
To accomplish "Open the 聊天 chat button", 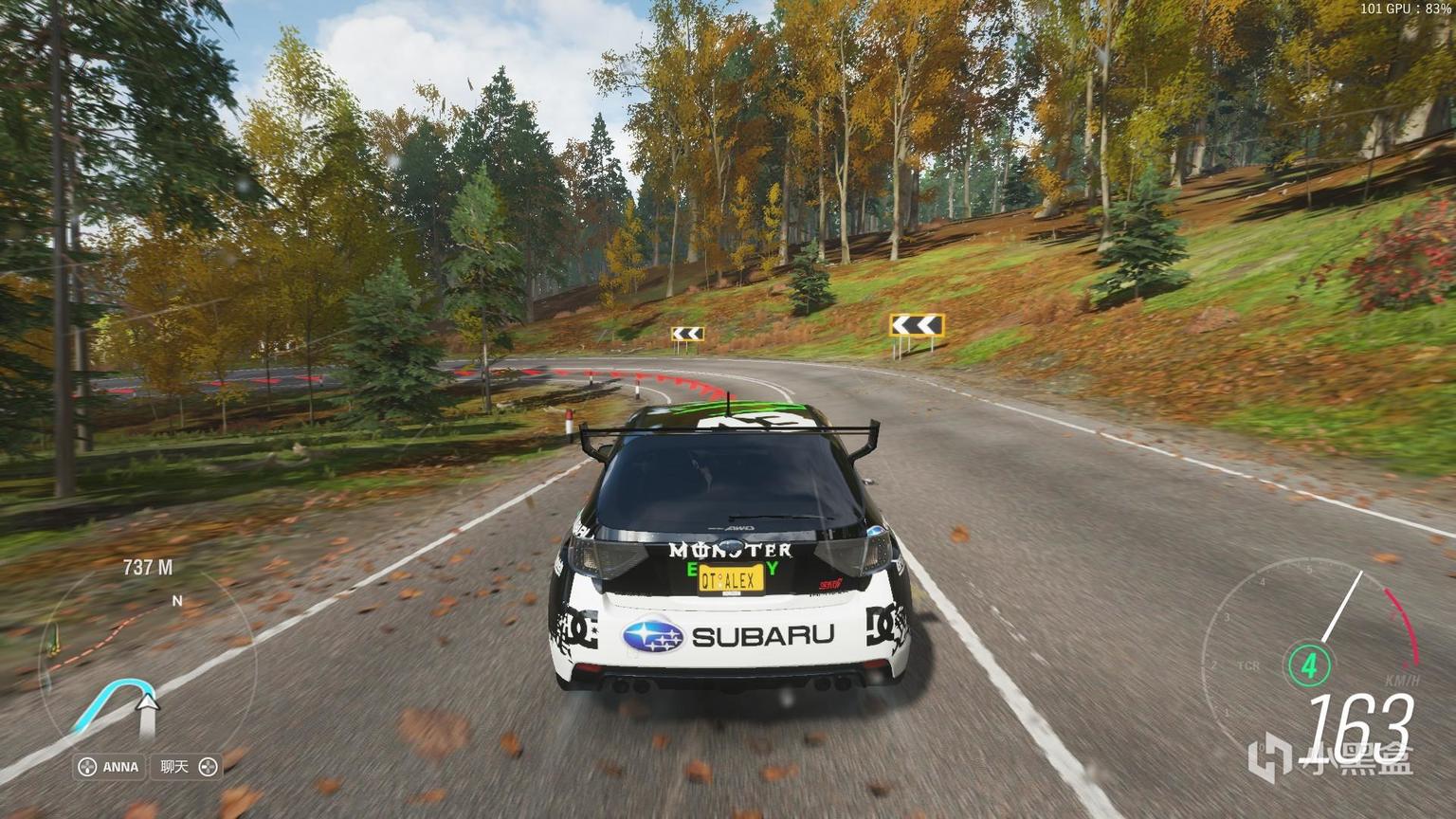I will pyautogui.click(x=187, y=767).
